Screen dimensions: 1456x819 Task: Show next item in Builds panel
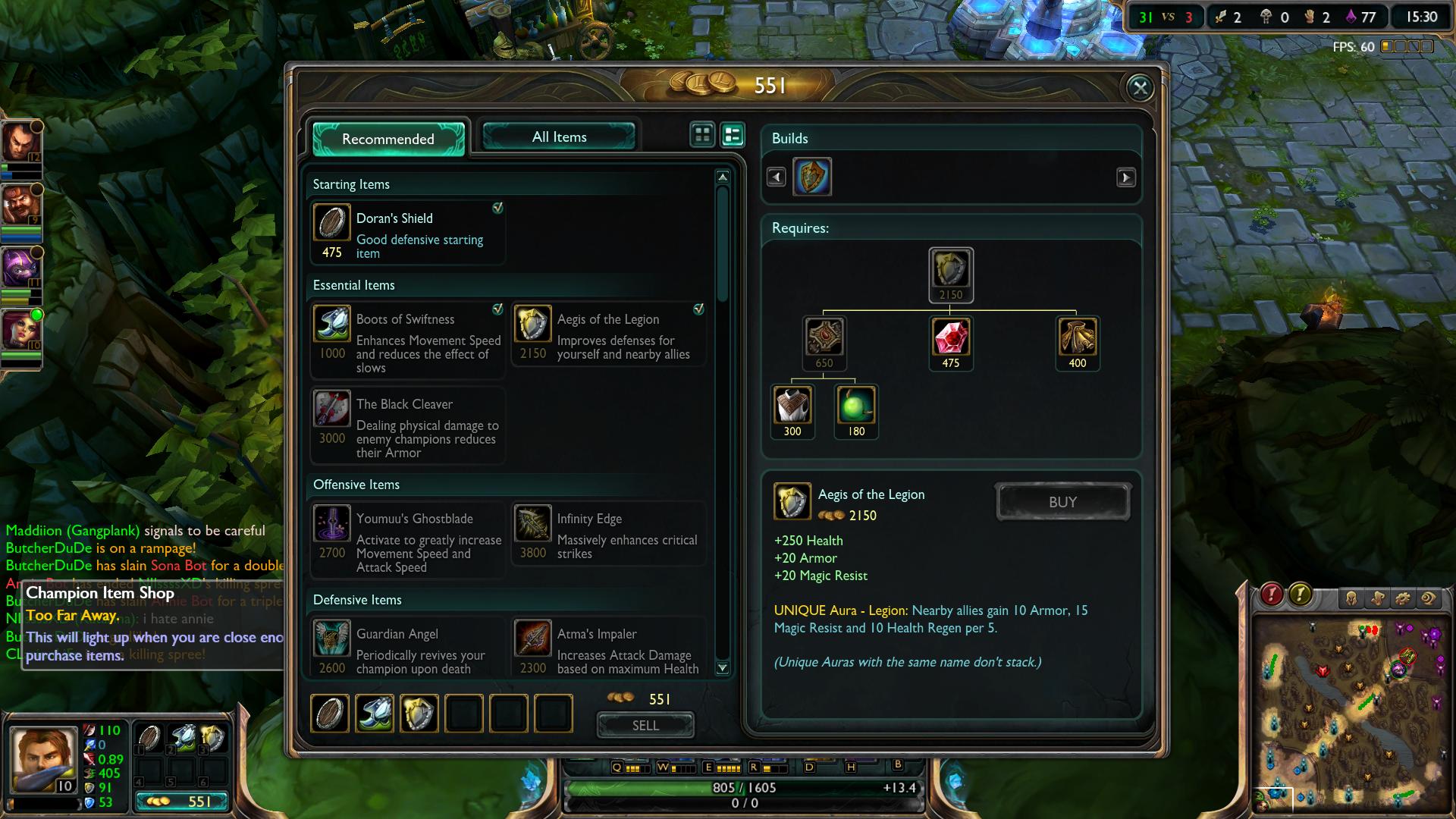(x=1126, y=177)
